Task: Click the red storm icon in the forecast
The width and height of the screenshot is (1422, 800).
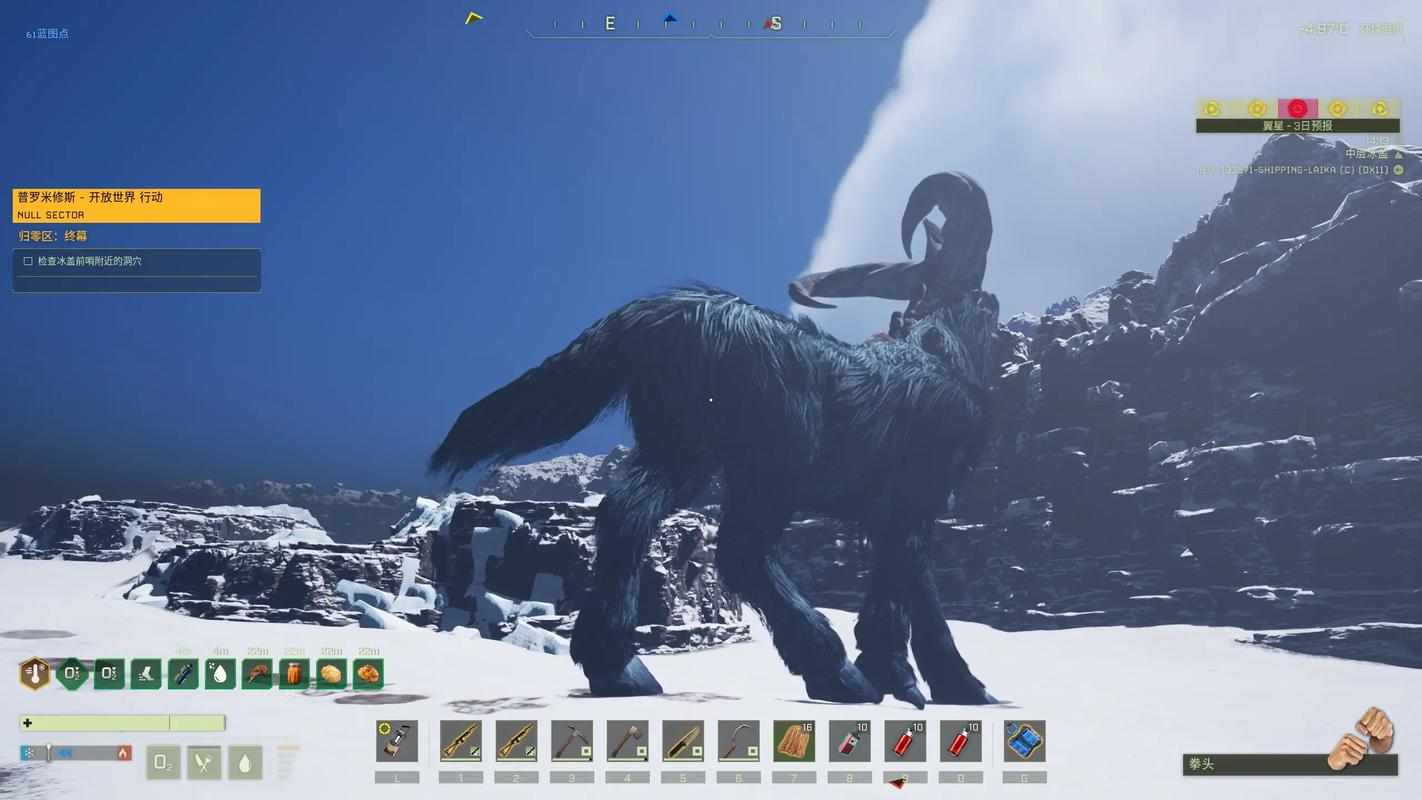Action: (x=1297, y=108)
